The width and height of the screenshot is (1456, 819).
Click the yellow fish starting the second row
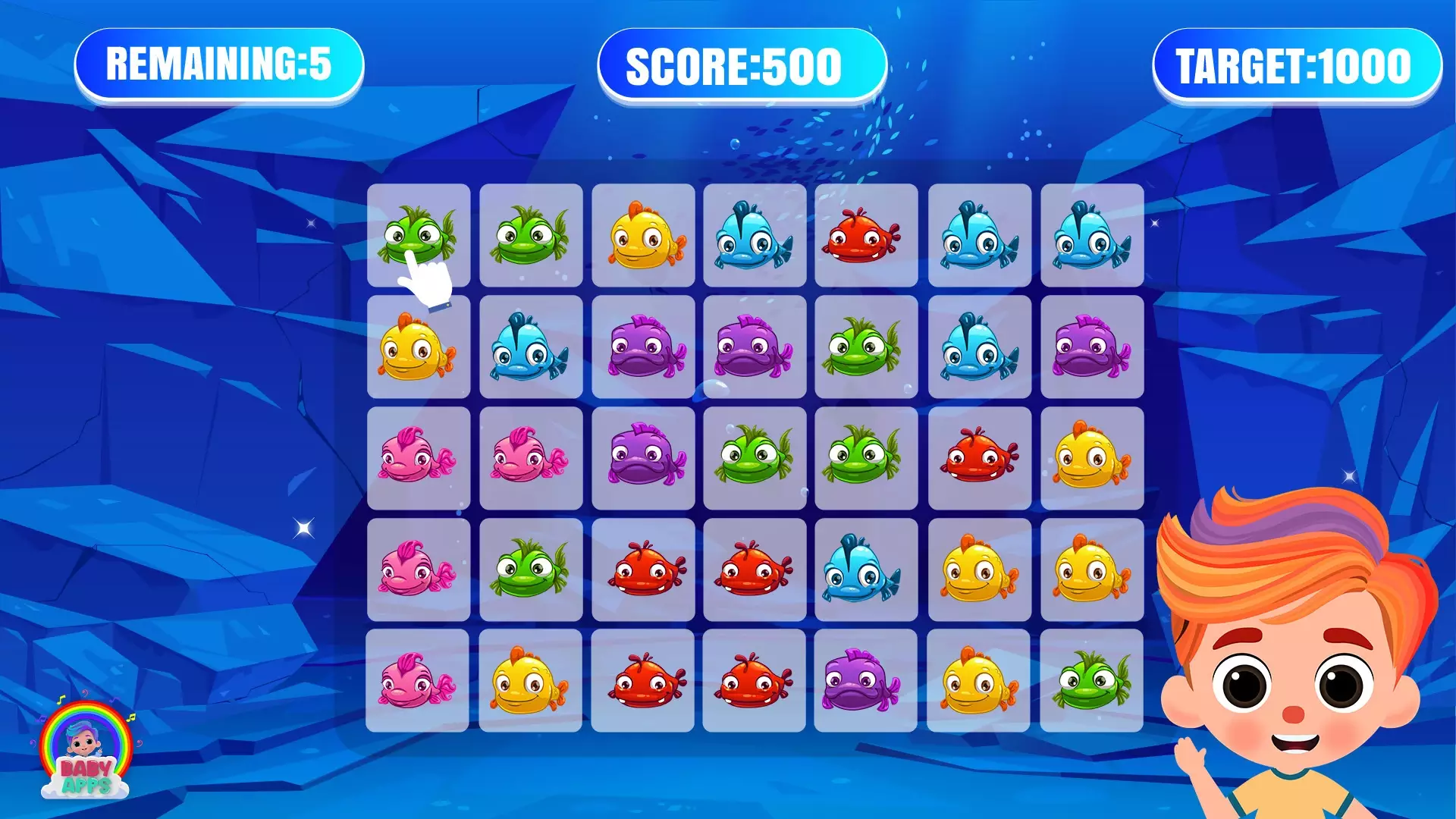(x=419, y=349)
